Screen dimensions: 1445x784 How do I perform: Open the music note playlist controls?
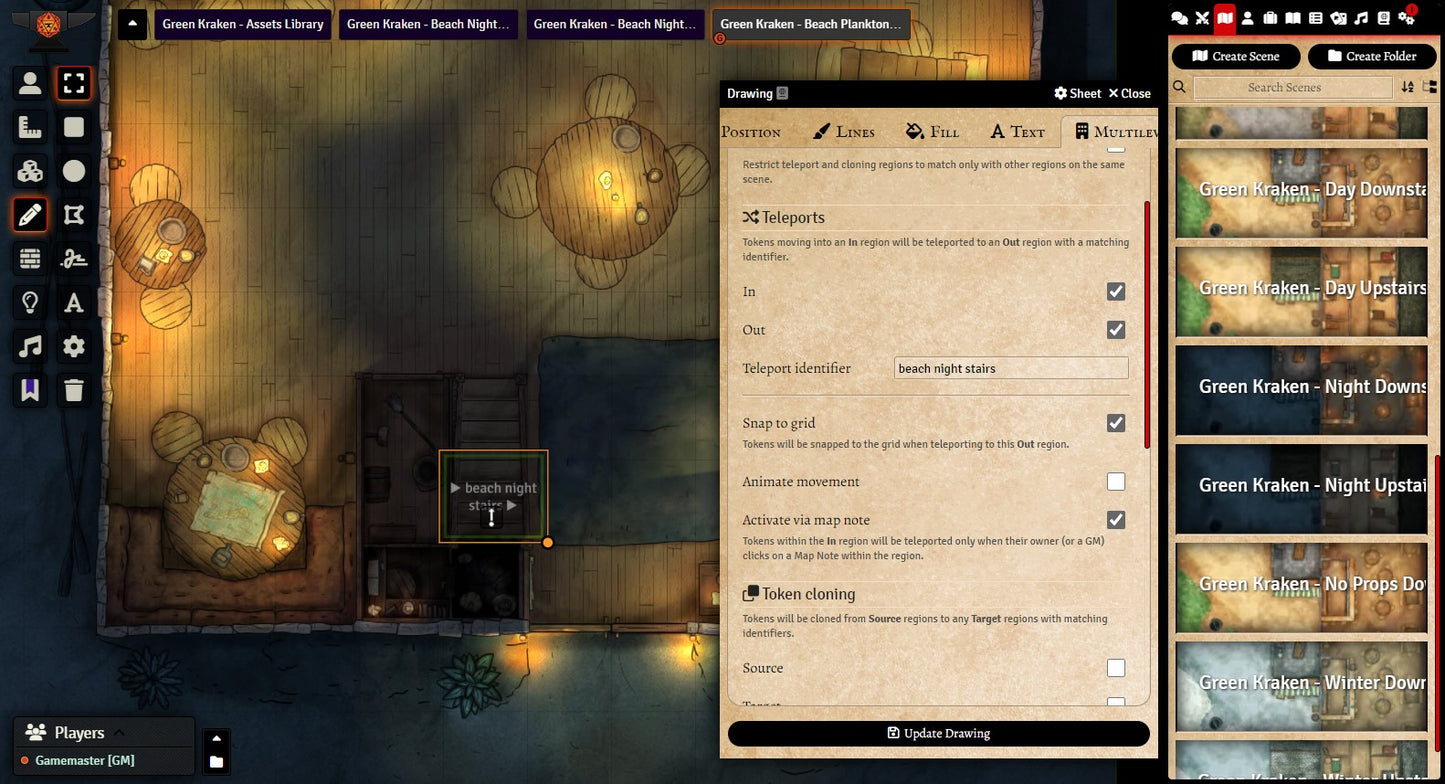[30, 346]
